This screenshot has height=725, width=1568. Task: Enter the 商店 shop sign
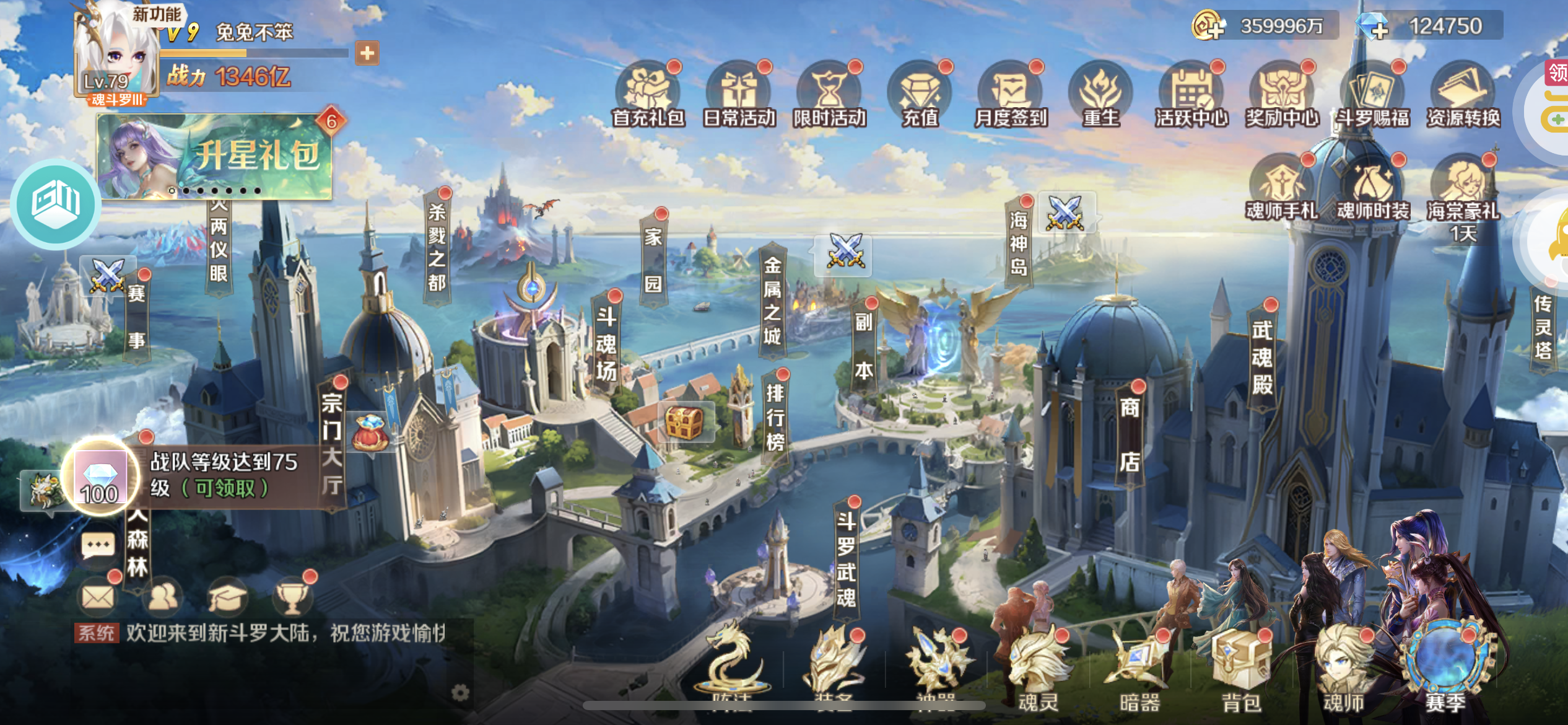point(1129,434)
